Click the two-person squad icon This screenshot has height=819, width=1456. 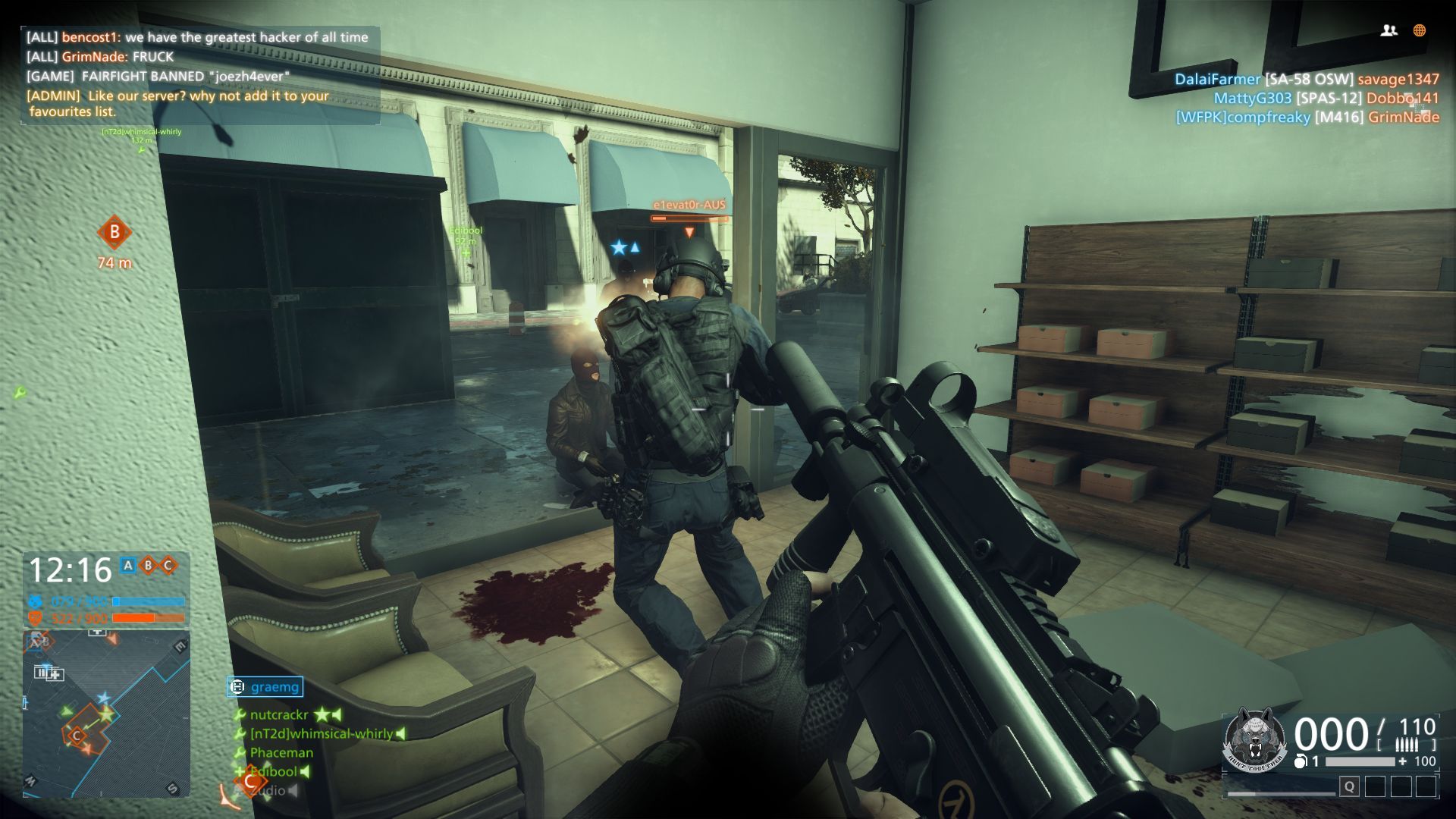pyautogui.click(x=1389, y=30)
